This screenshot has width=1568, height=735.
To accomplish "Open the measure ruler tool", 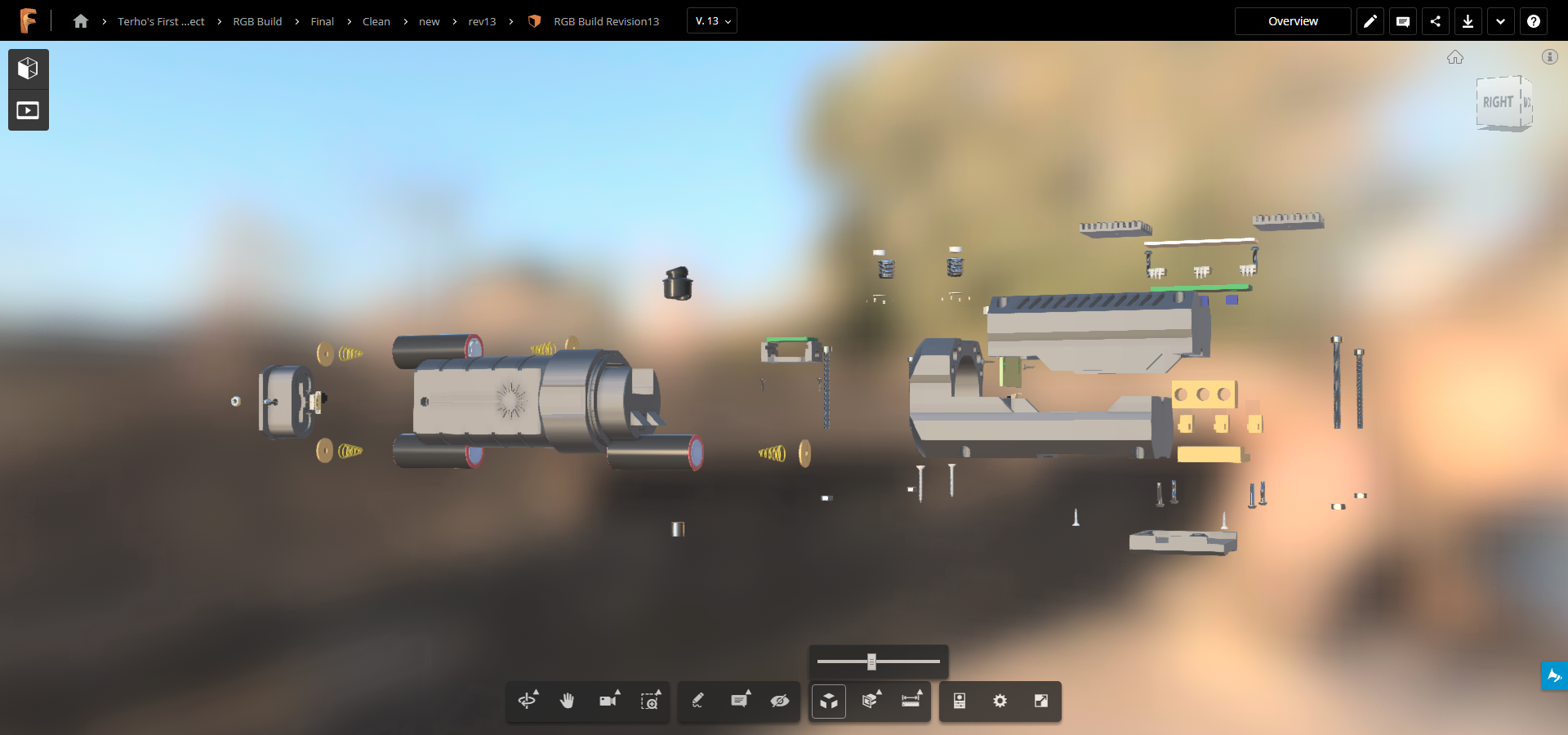I will click(x=911, y=701).
